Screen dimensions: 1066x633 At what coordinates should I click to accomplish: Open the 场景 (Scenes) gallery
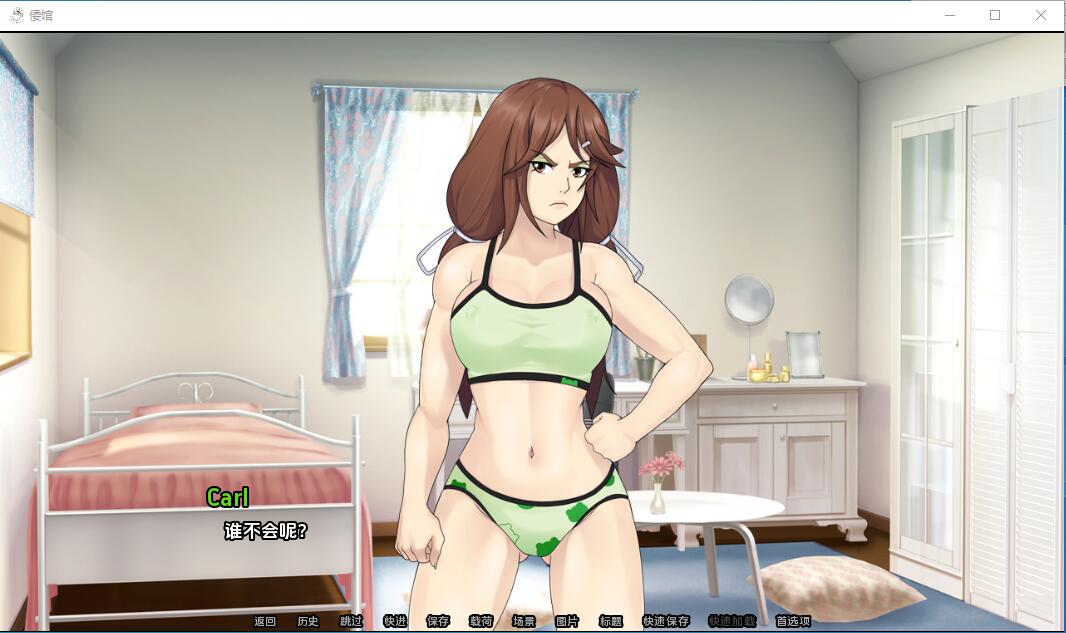click(524, 621)
